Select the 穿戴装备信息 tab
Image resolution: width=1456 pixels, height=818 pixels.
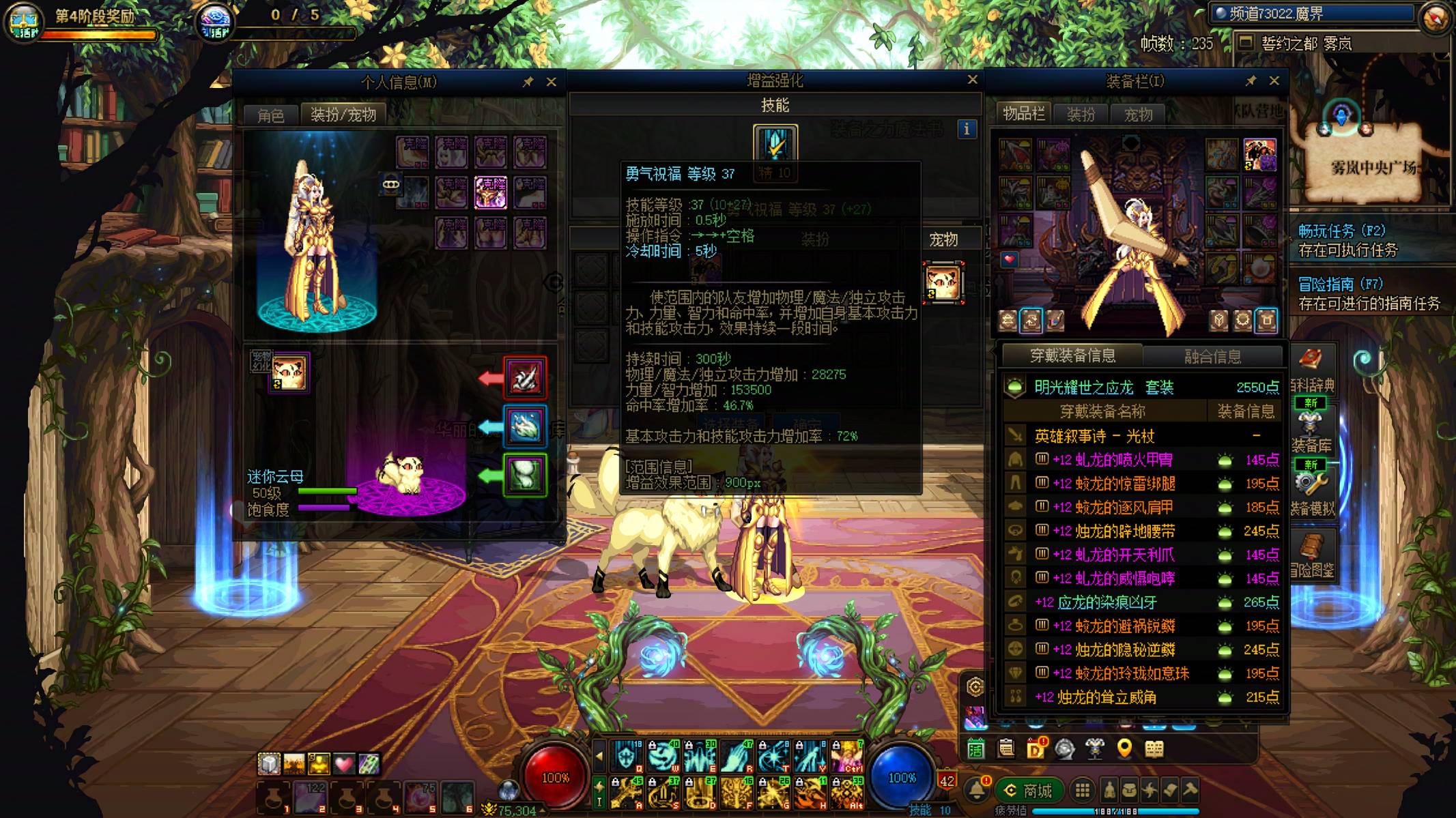point(1072,355)
